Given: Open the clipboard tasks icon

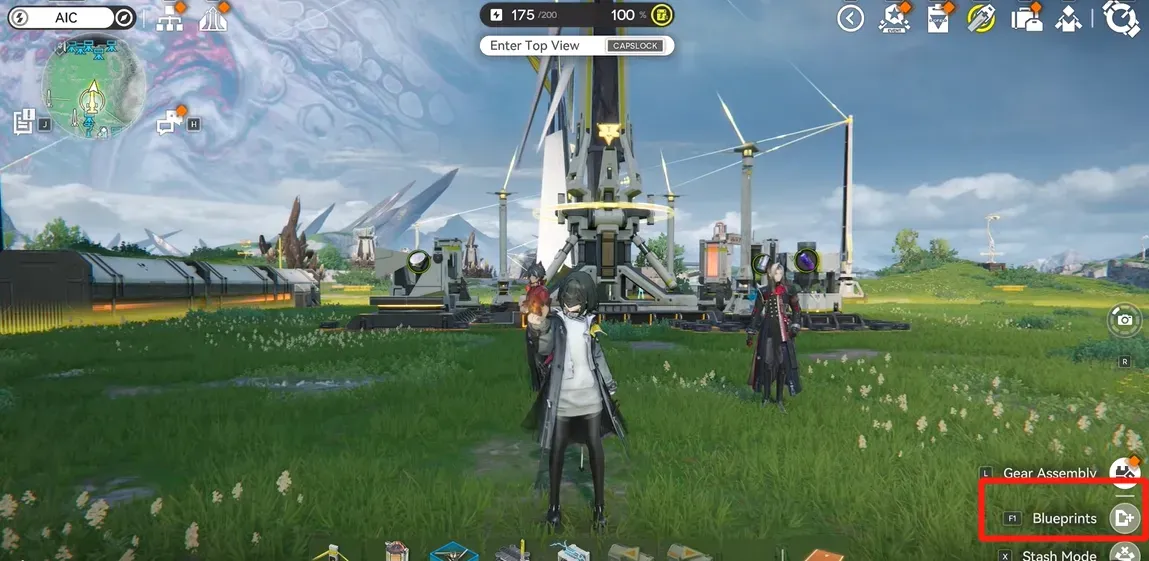Looking at the screenshot, I should click(938, 19).
